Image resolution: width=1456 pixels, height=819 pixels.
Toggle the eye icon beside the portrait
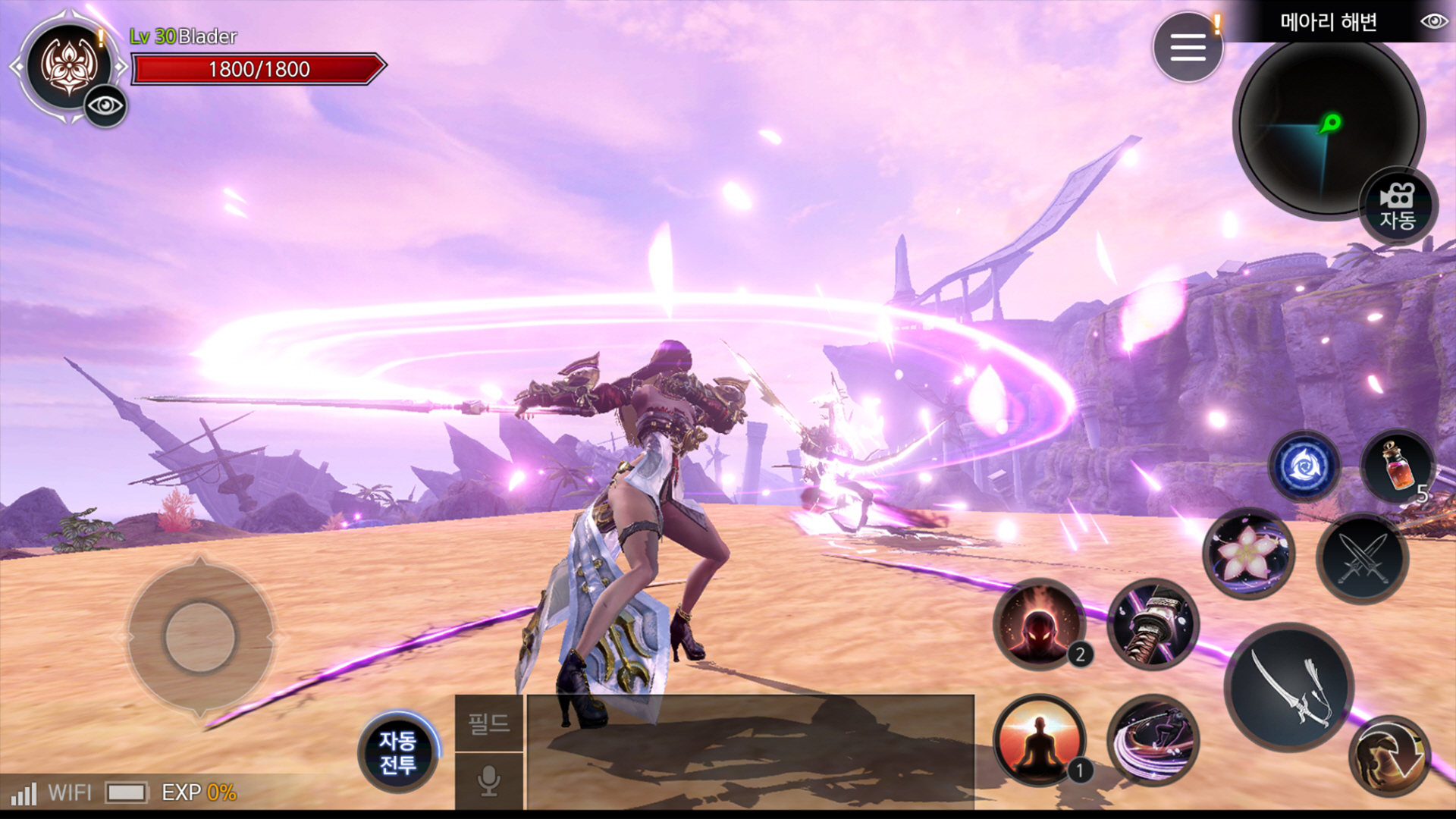tap(105, 105)
